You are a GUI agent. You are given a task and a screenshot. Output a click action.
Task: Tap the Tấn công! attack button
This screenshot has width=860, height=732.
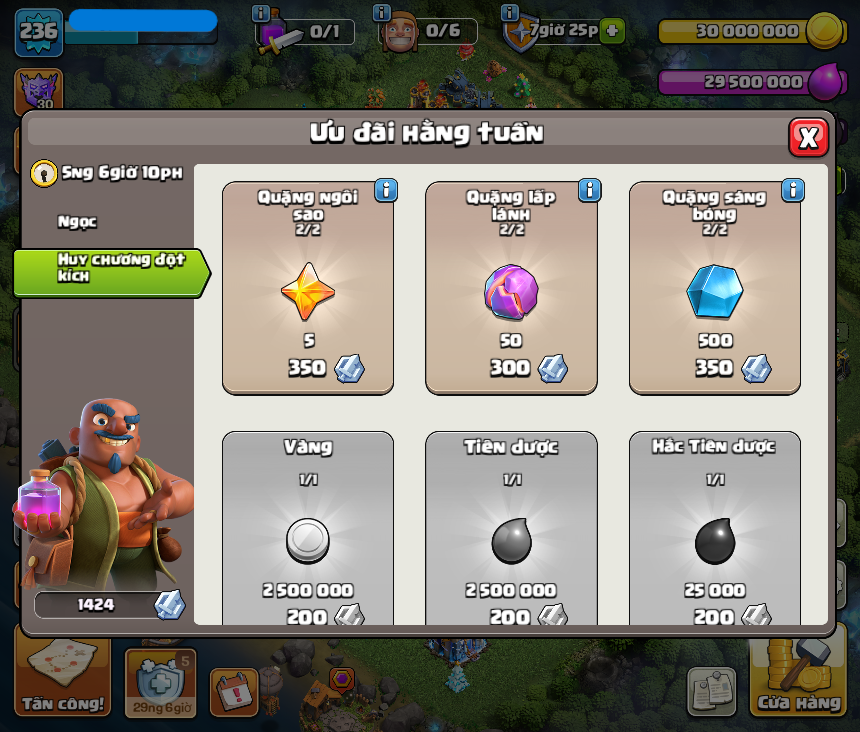(x=63, y=682)
